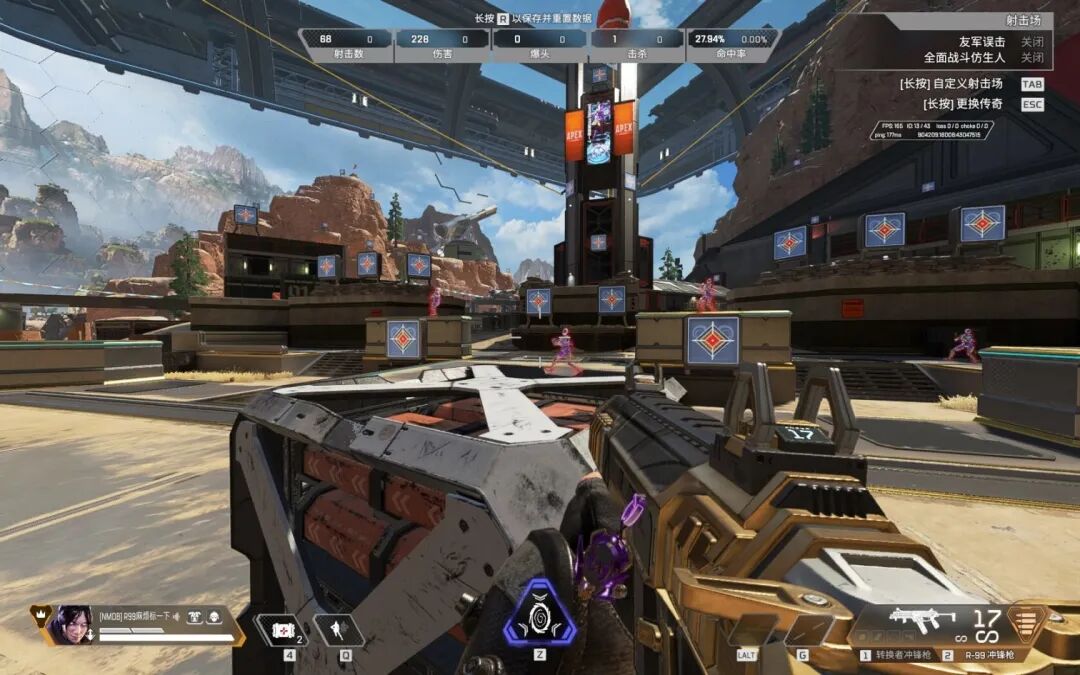Choose the 更换传奇 change legend option
This screenshot has height=675, width=1080.
tap(964, 104)
